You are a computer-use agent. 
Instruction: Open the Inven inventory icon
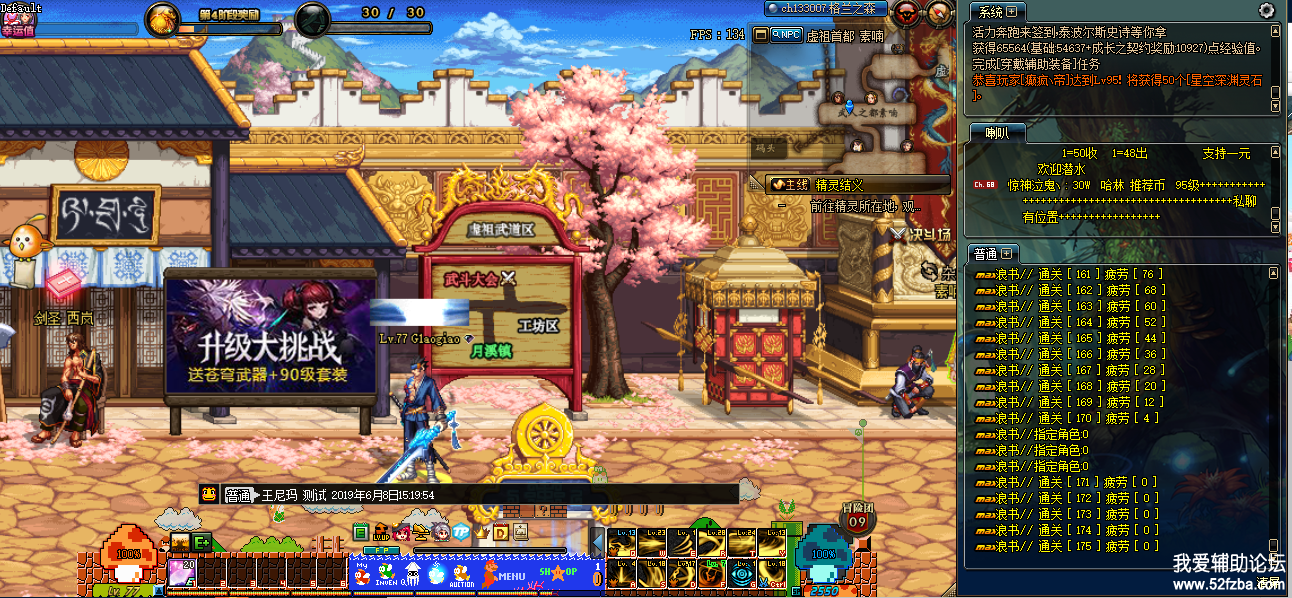coord(386,574)
